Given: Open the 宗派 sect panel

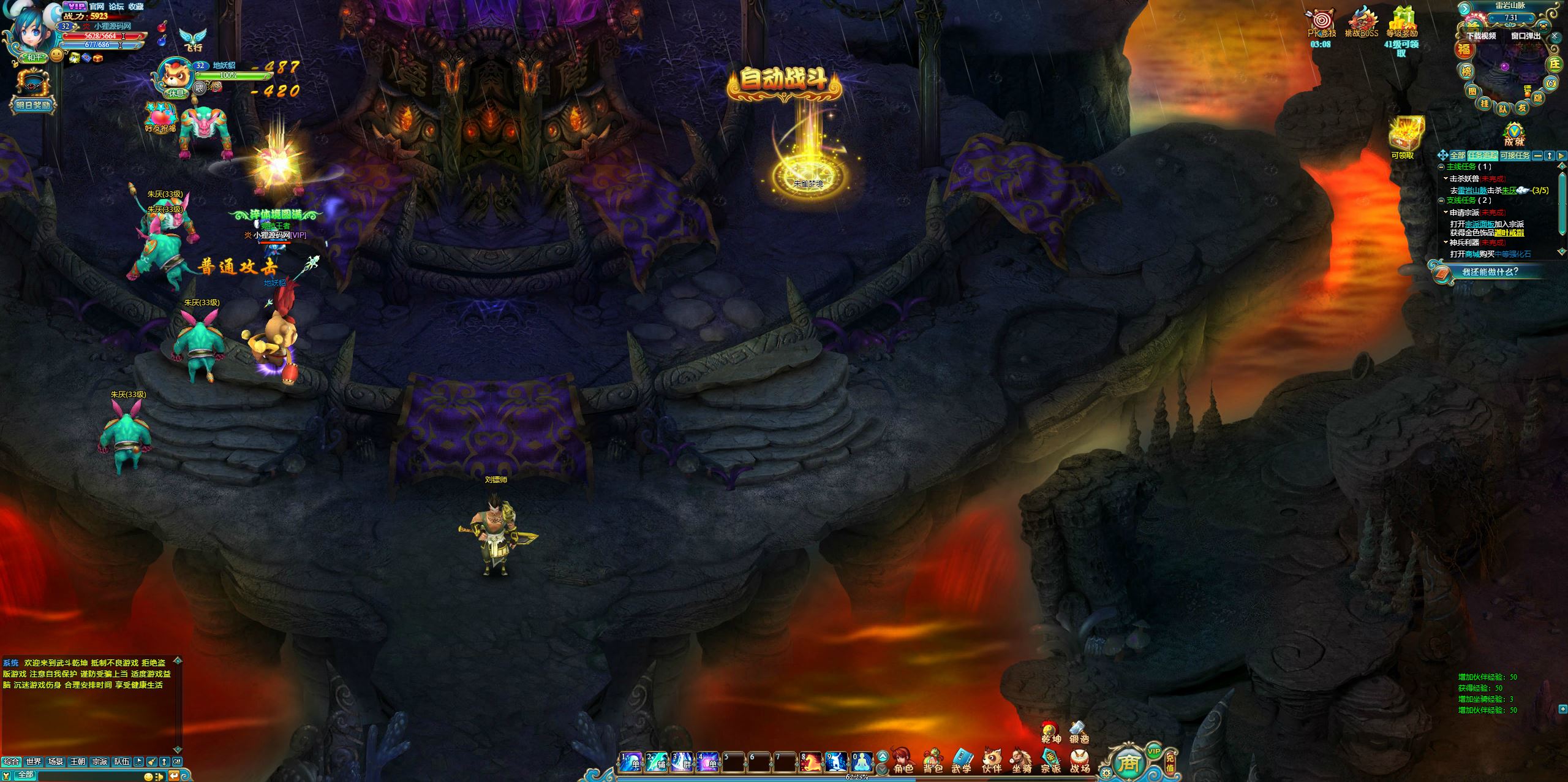Looking at the screenshot, I should 1050,761.
